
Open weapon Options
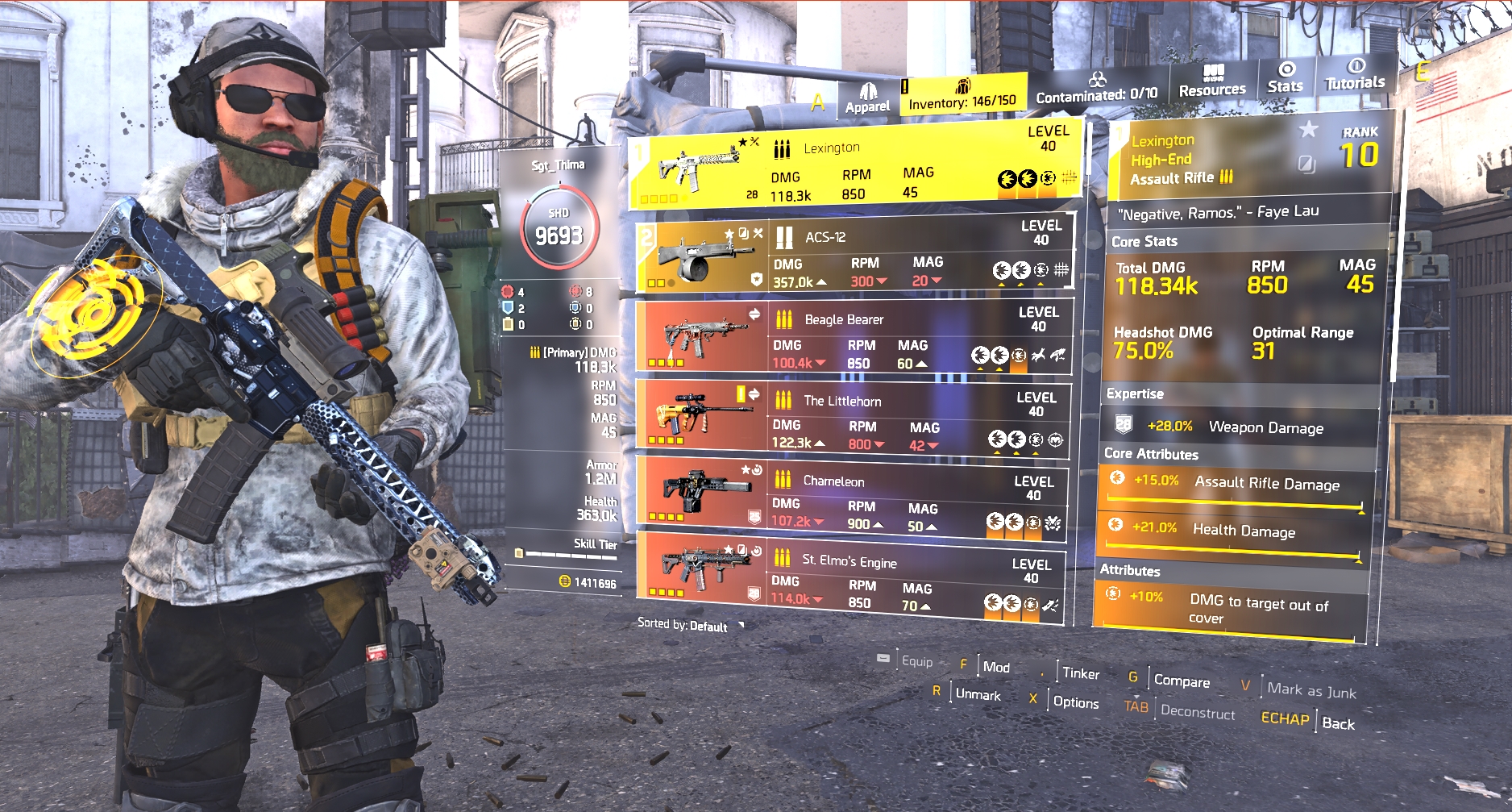point(1075,702)
